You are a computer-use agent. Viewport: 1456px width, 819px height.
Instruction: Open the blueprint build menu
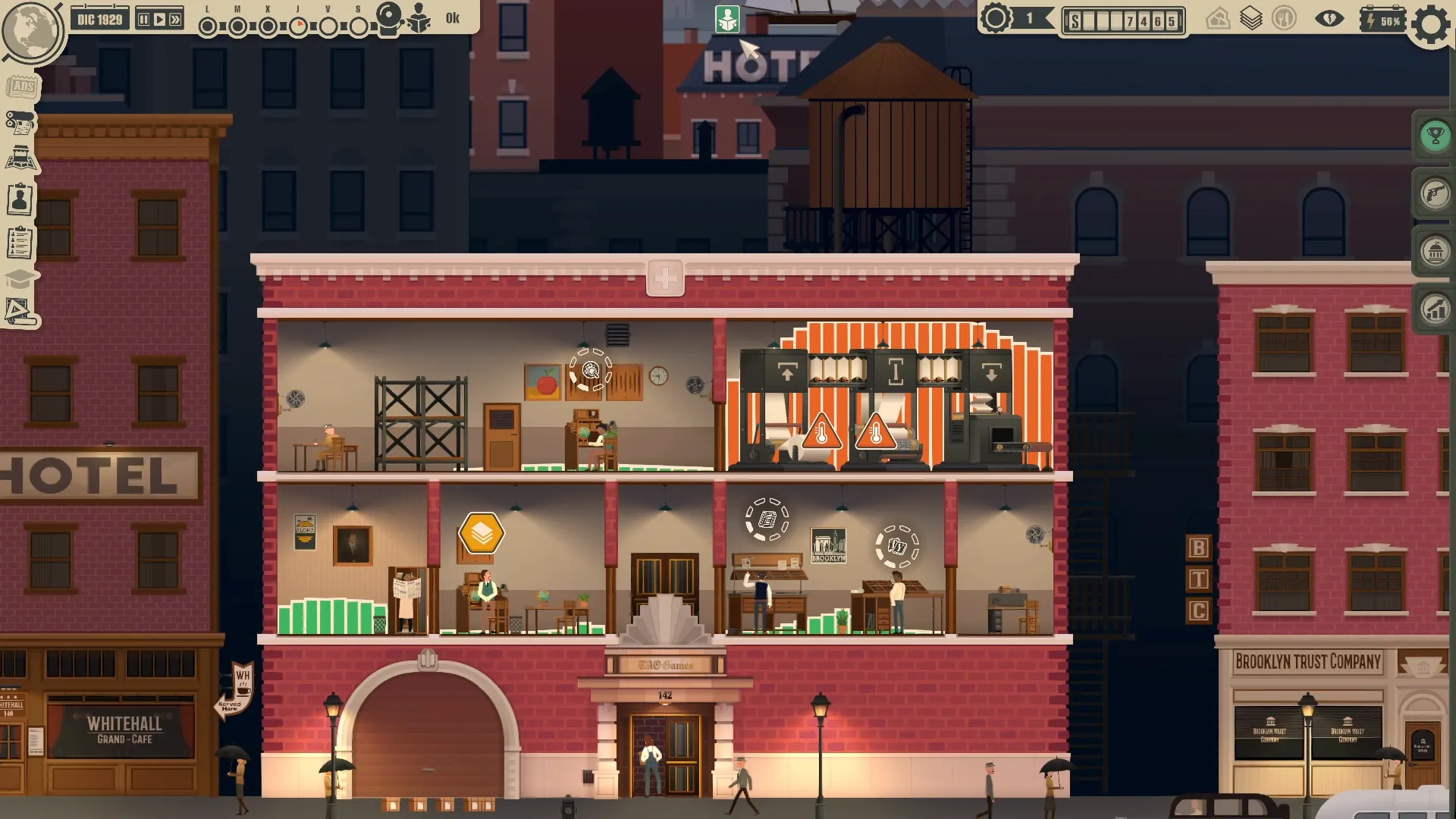tap(19, 311)
